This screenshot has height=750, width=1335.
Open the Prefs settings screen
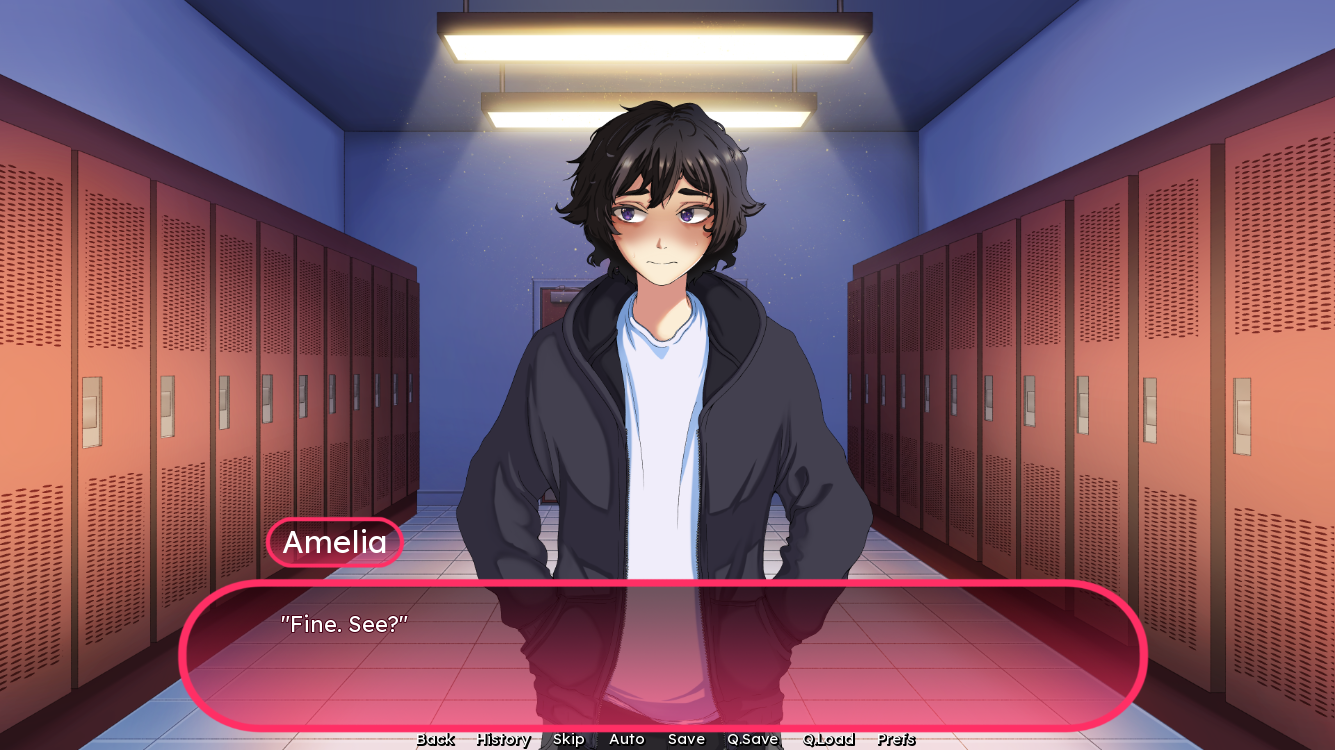point(895,740)
